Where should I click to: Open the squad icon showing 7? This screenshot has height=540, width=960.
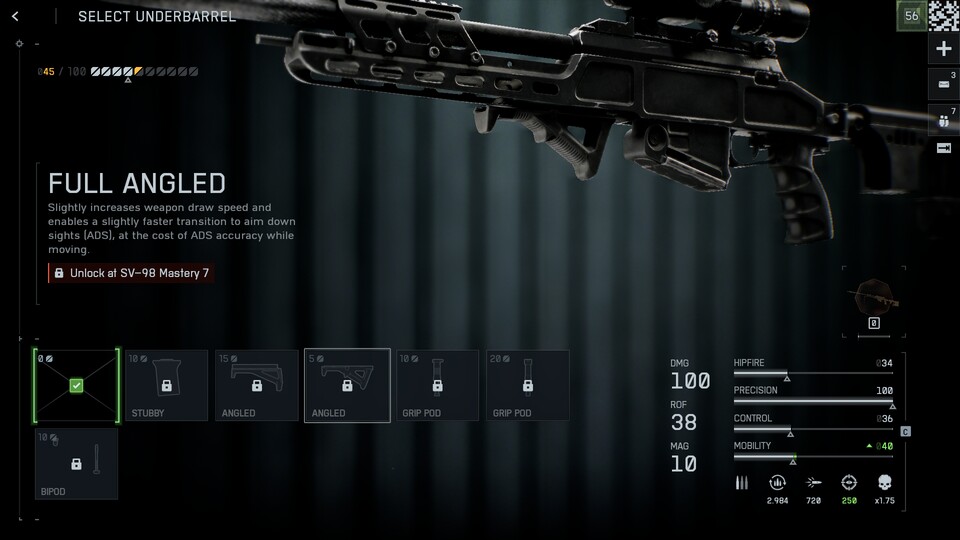(x=943, y=118)
